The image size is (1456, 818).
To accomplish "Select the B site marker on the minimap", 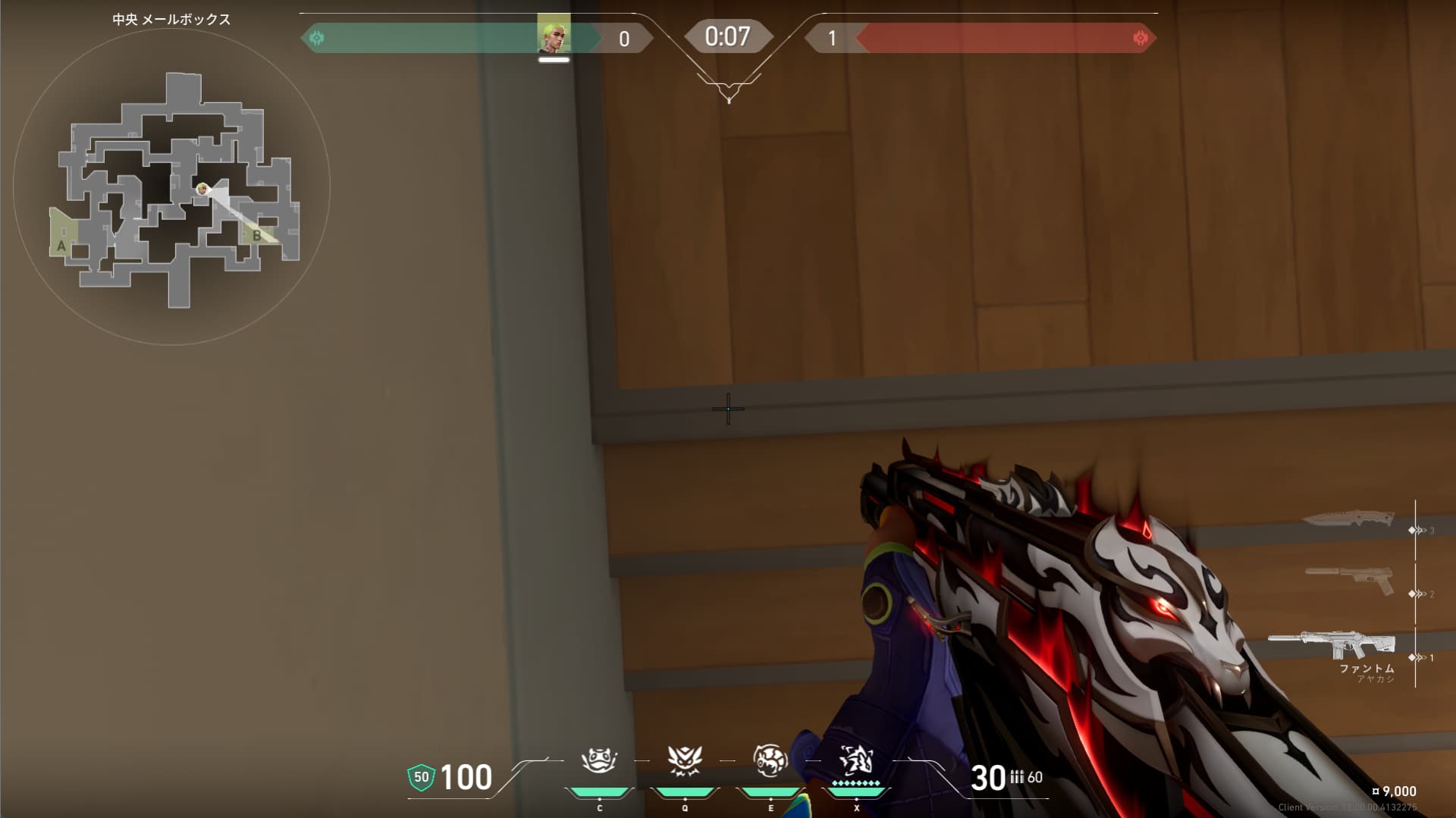I will point(257,236).
